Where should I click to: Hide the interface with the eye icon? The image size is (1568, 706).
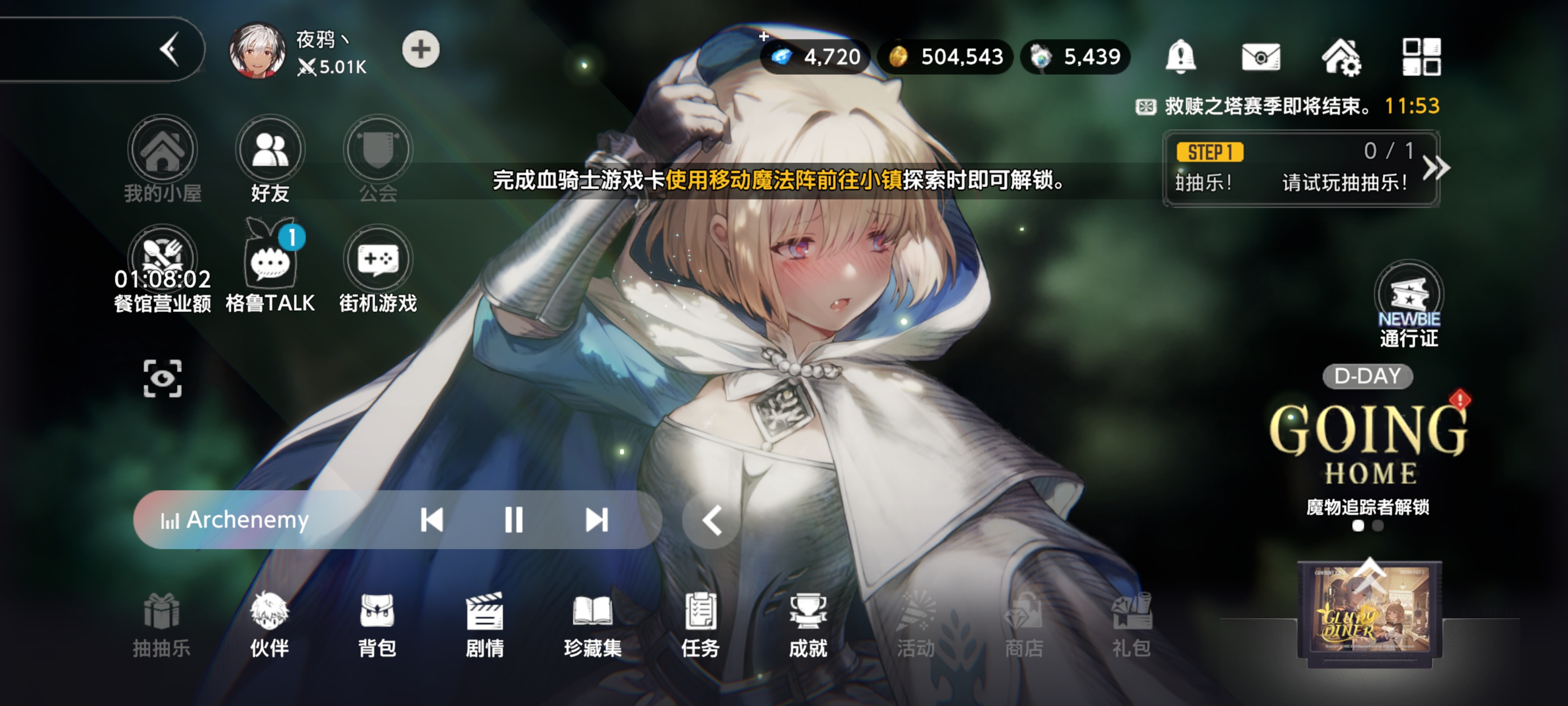(x=162, y=378)
